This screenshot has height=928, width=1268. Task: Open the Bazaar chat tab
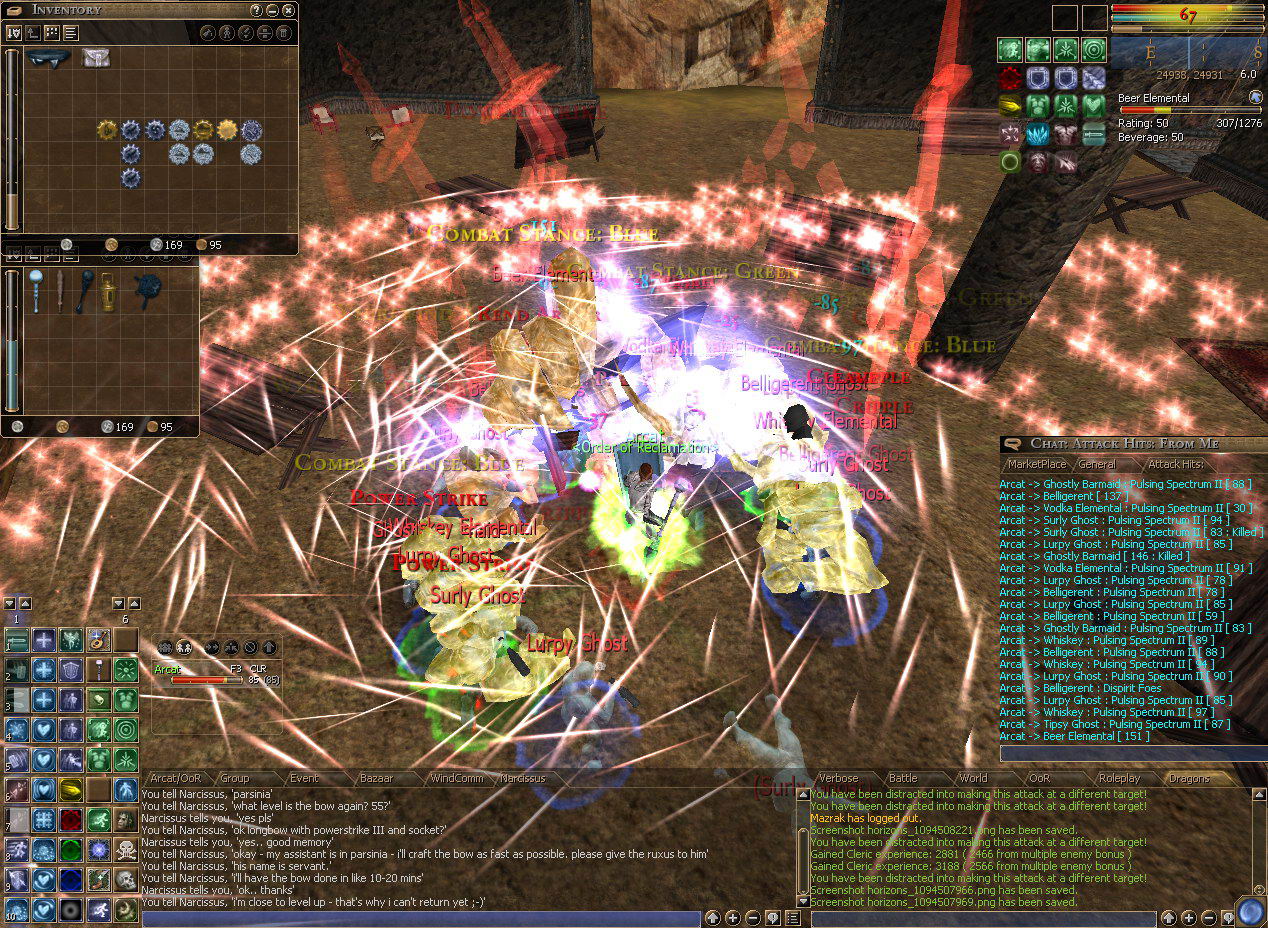[376, 778]
